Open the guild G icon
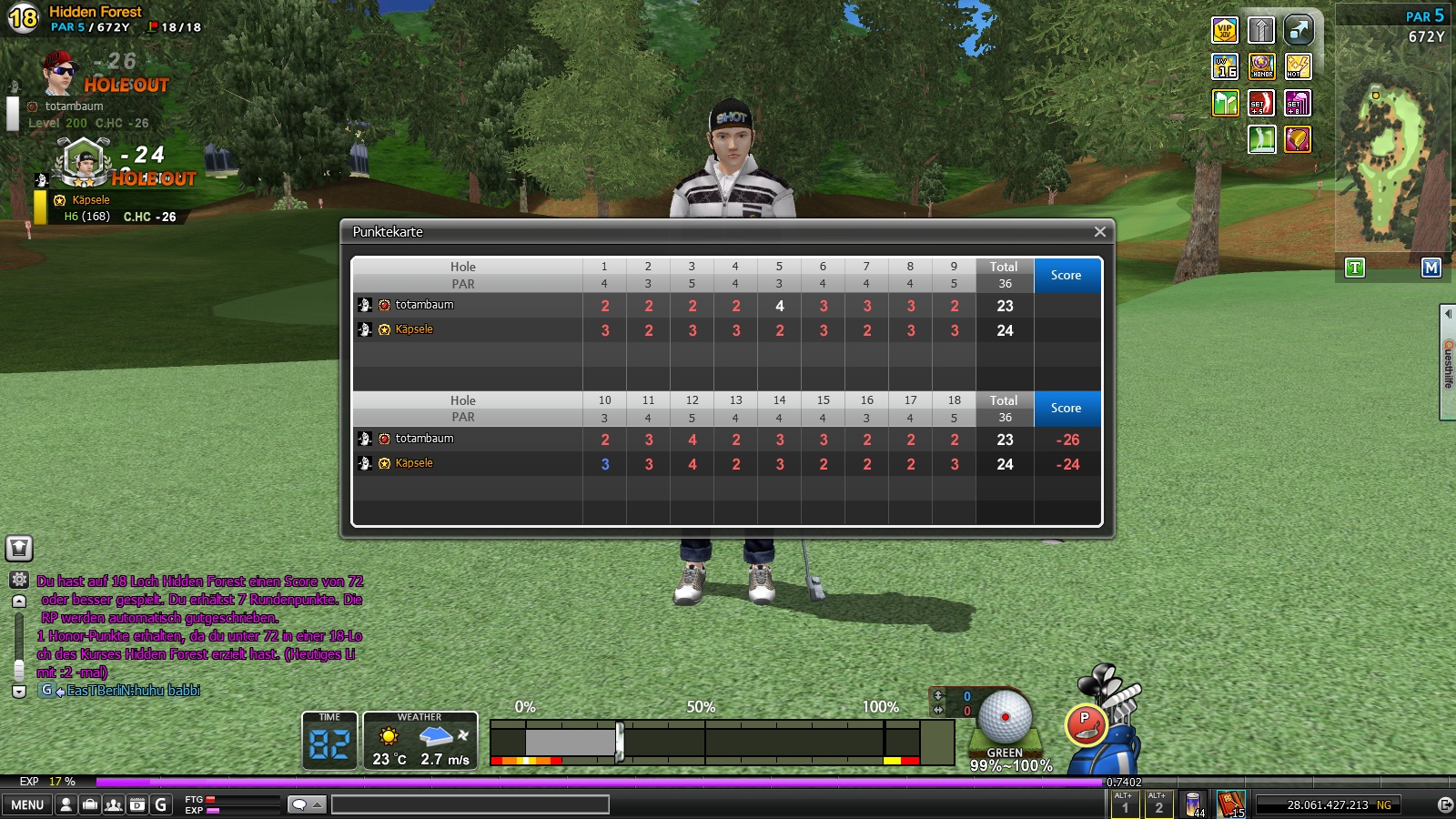The image size is (1456, 819). [161, 804]
